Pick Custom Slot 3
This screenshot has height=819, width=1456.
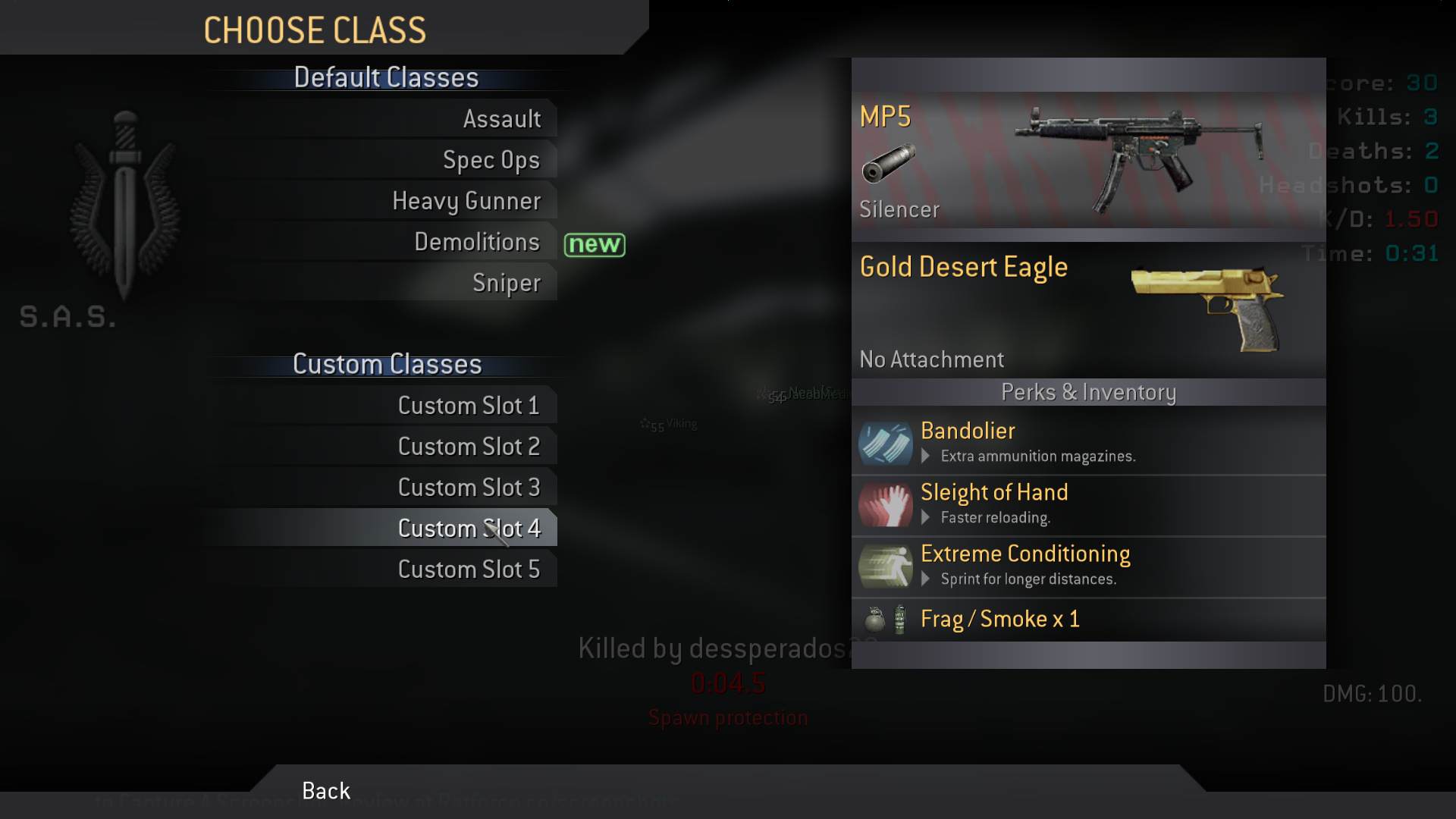pos(468,488)
